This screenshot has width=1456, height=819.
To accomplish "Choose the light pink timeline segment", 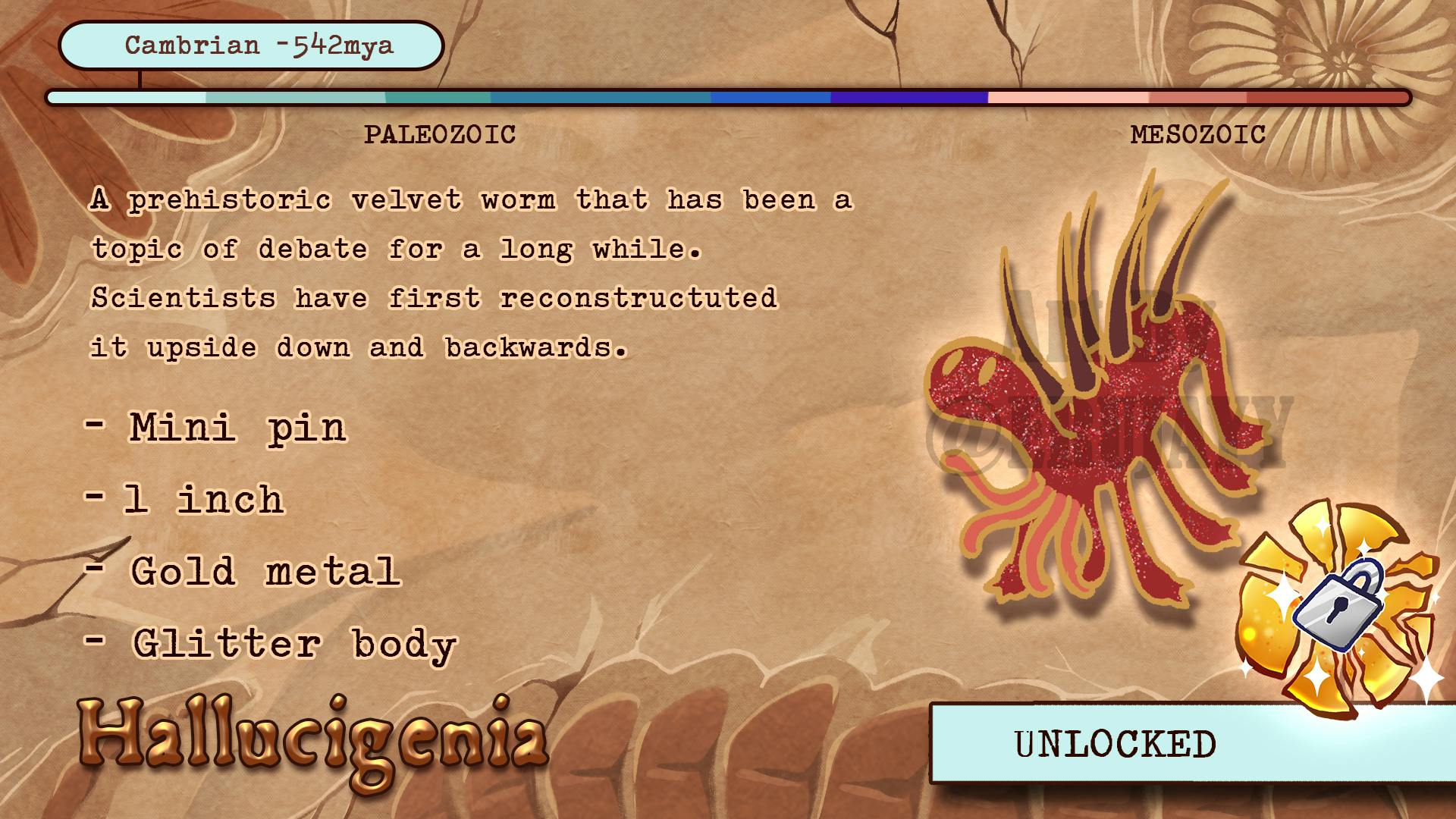I will pyautogui.click(x=1068, y=98).
